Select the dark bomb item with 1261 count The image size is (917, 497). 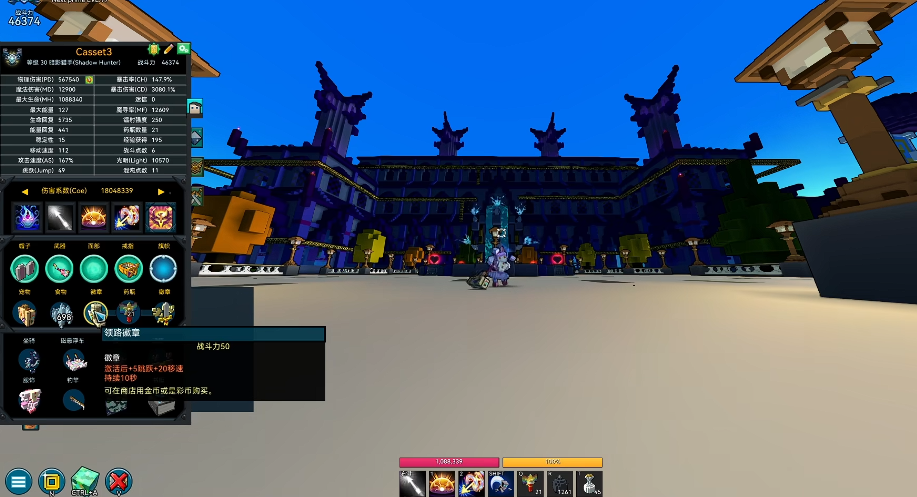(x=561, y=484)
